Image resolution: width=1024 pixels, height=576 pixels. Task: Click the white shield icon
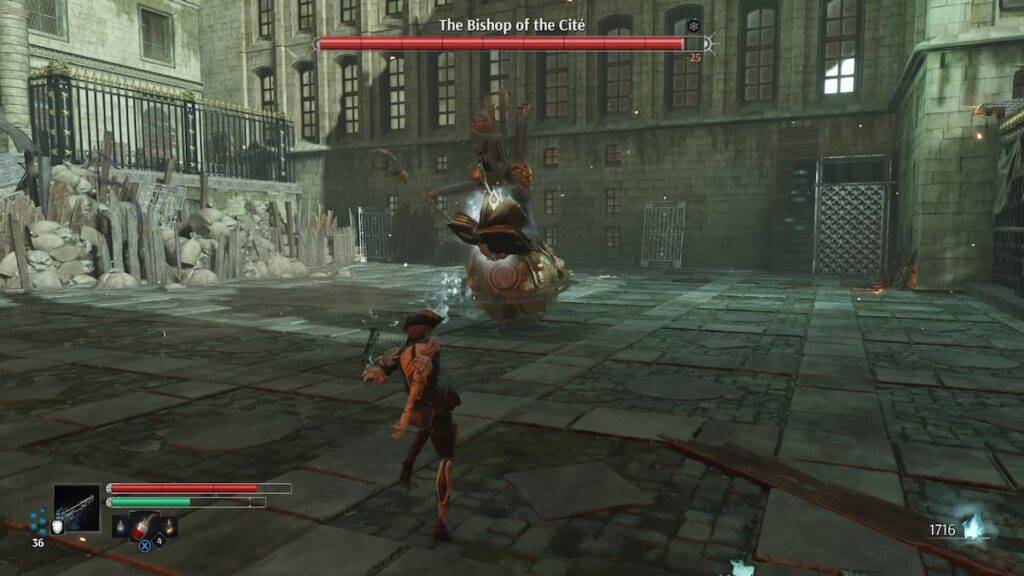click(x=60, y=527)
